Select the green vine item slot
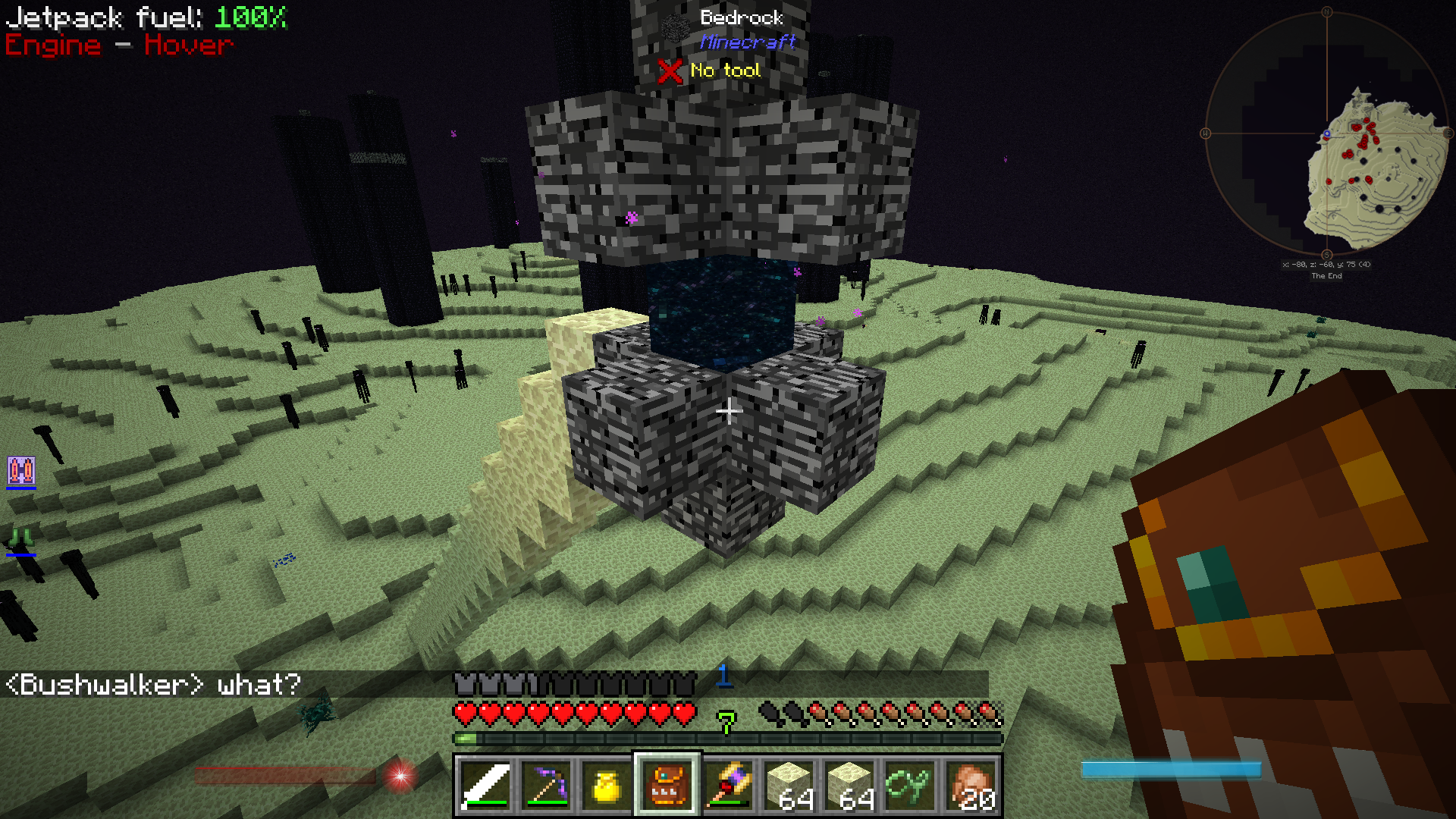 910,786
